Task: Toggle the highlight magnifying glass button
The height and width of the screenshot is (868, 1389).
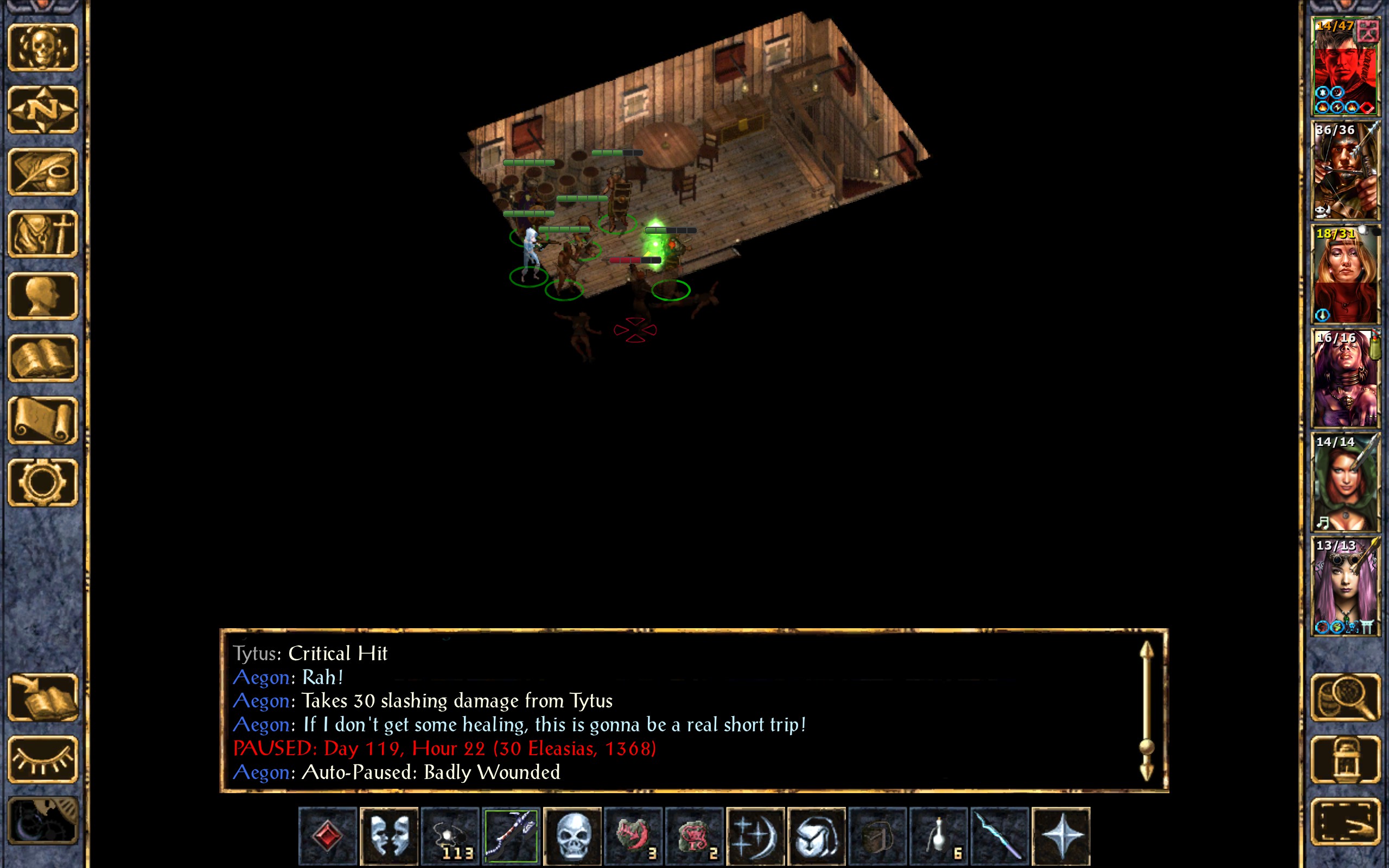Action: [1345, 698]
